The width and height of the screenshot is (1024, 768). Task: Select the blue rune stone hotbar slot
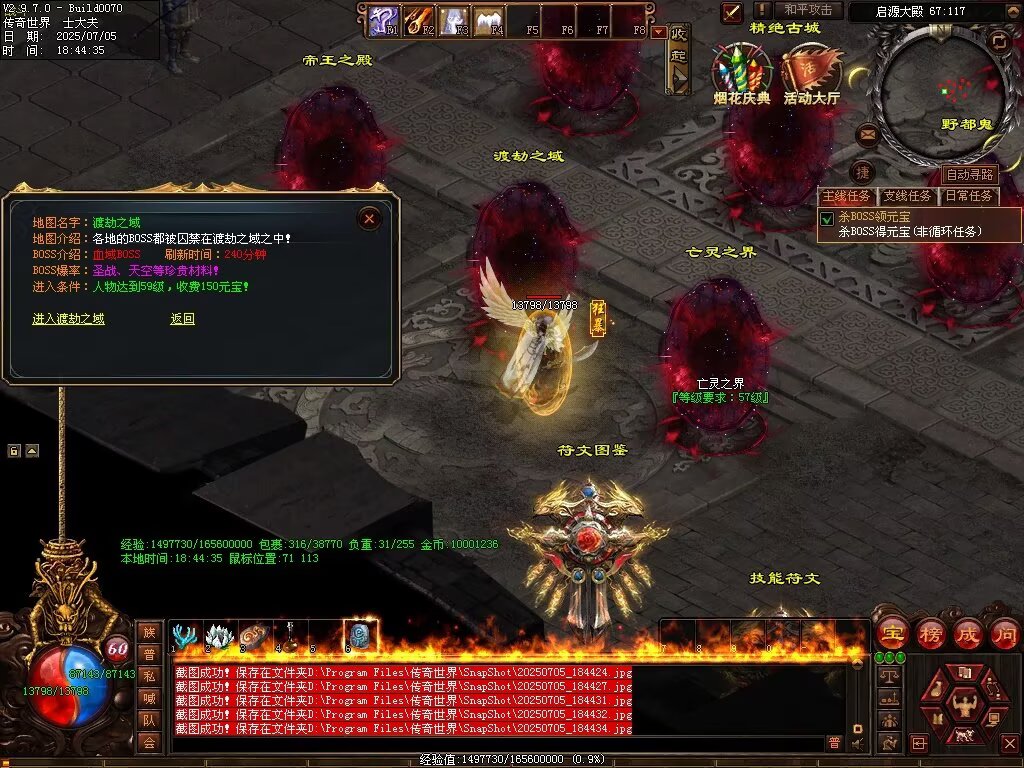(x=360, y=636)
